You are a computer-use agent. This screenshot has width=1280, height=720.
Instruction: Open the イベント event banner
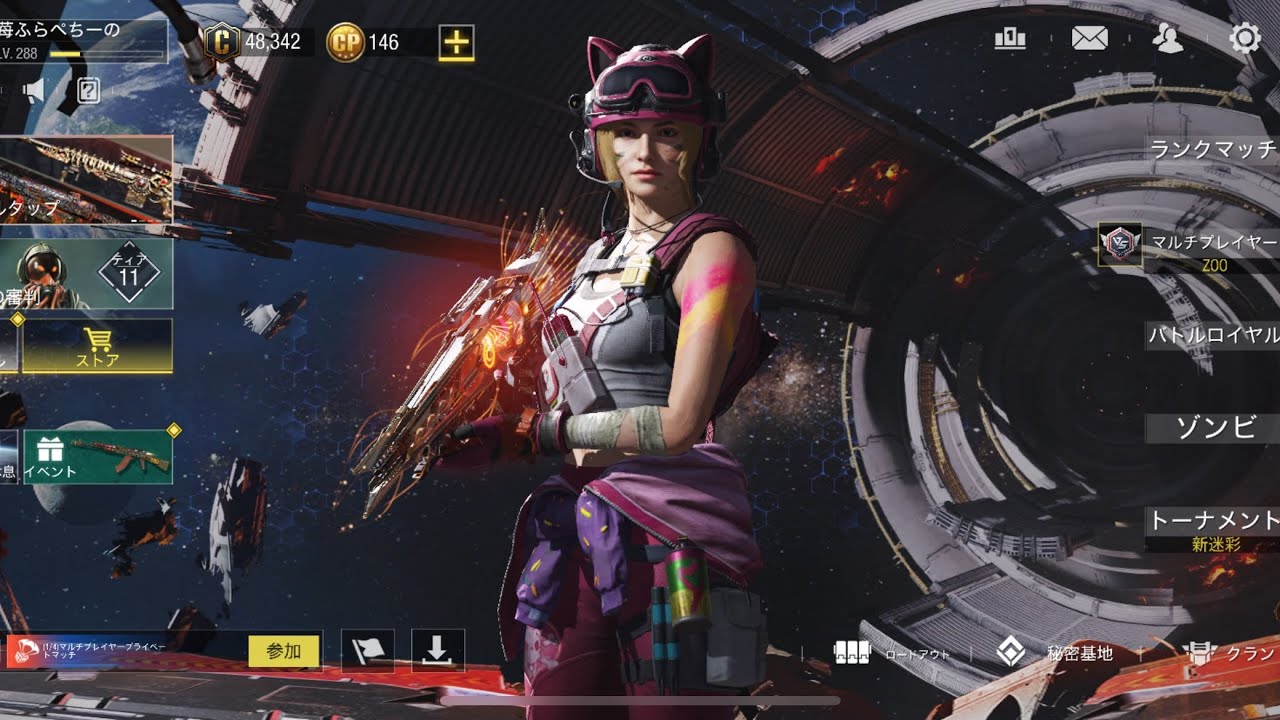(97, 457)
